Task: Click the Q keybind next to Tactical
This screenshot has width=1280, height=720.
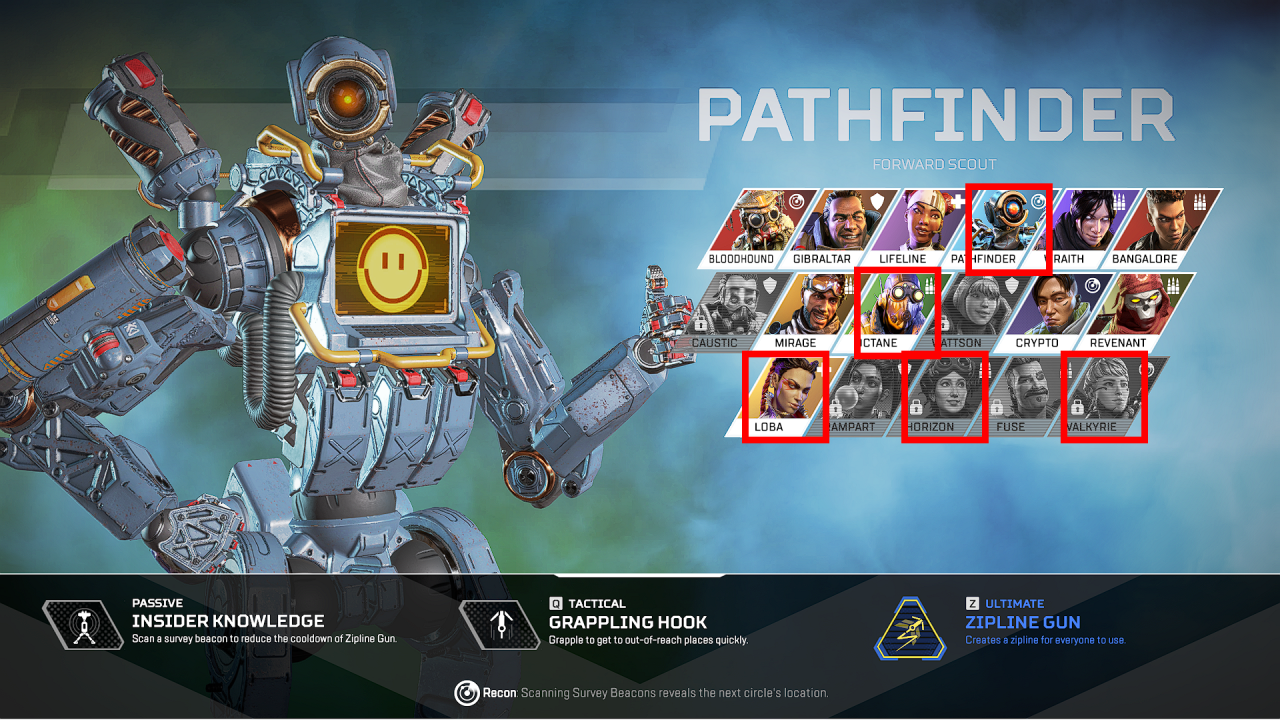Action: (x=557, y=603)
